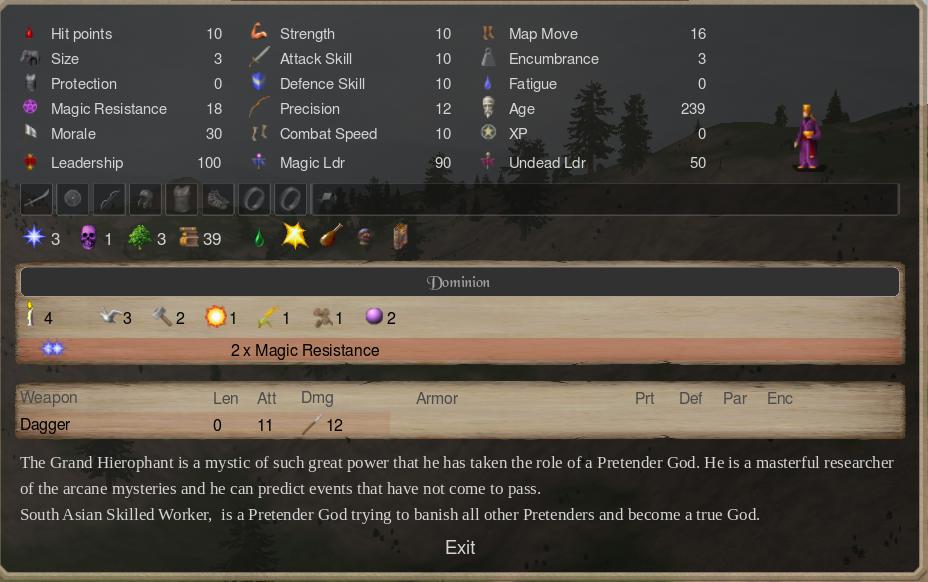Click the Dominion header bar
This screenshot has height=582, width=928.
click(x=460, y=282)
